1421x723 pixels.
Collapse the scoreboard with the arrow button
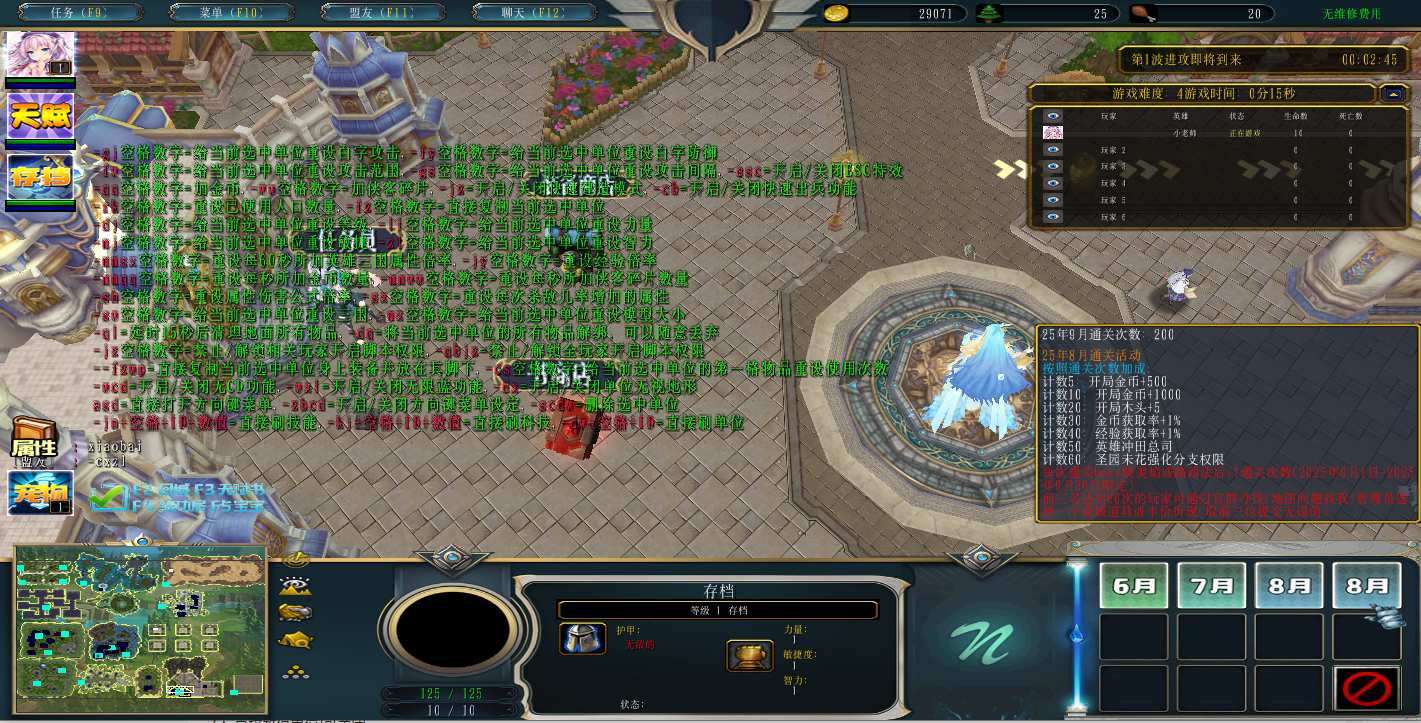1393,94
